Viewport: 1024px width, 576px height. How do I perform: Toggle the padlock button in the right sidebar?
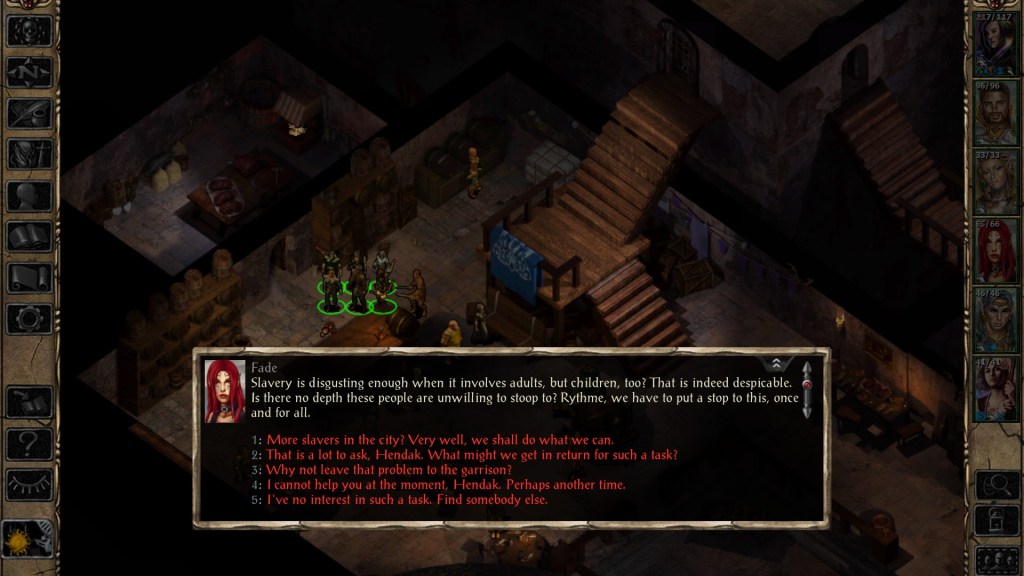(x=996, y=521)
